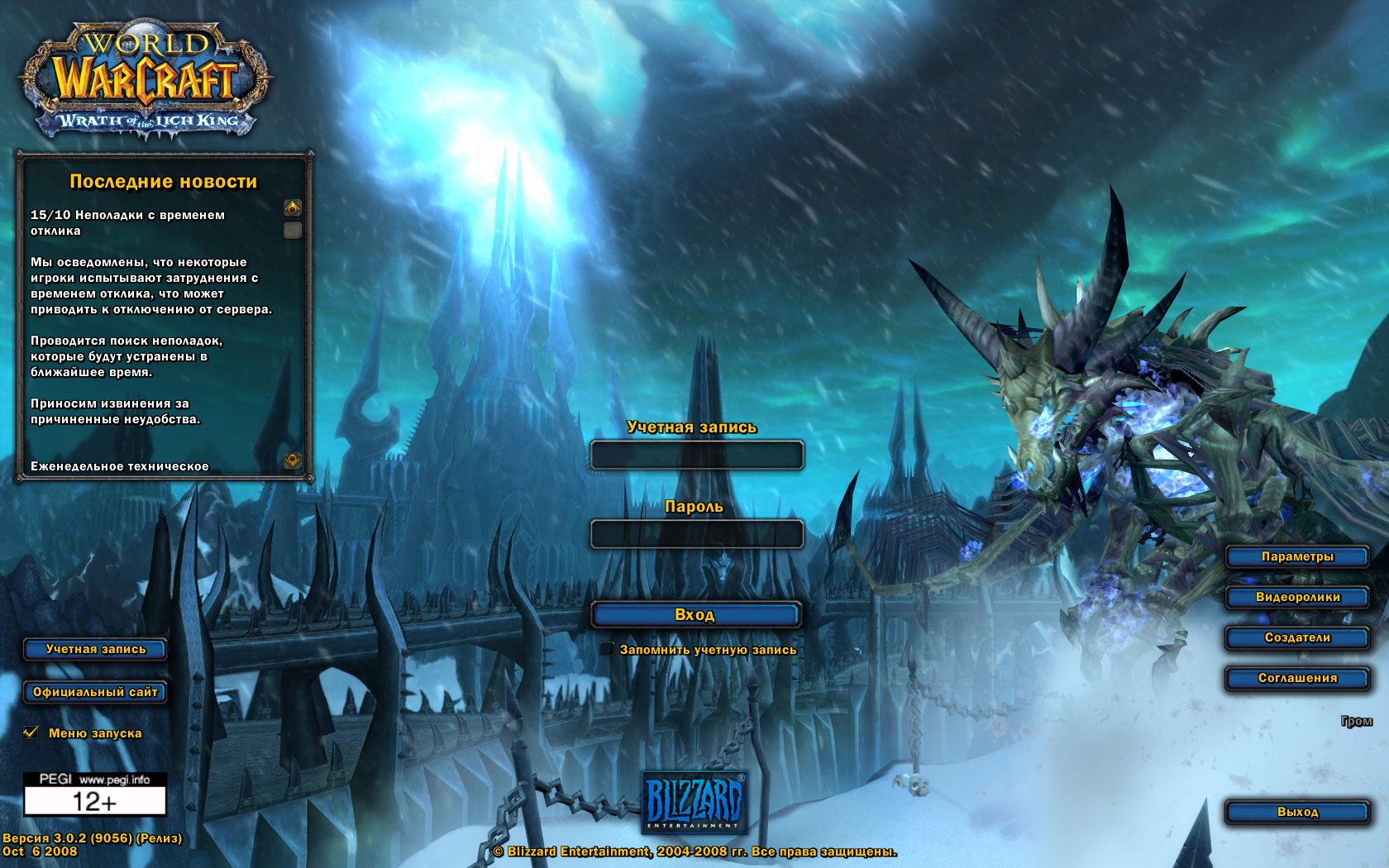Toggle the Запомнить учетную запись checkbox

click(608, 649)
